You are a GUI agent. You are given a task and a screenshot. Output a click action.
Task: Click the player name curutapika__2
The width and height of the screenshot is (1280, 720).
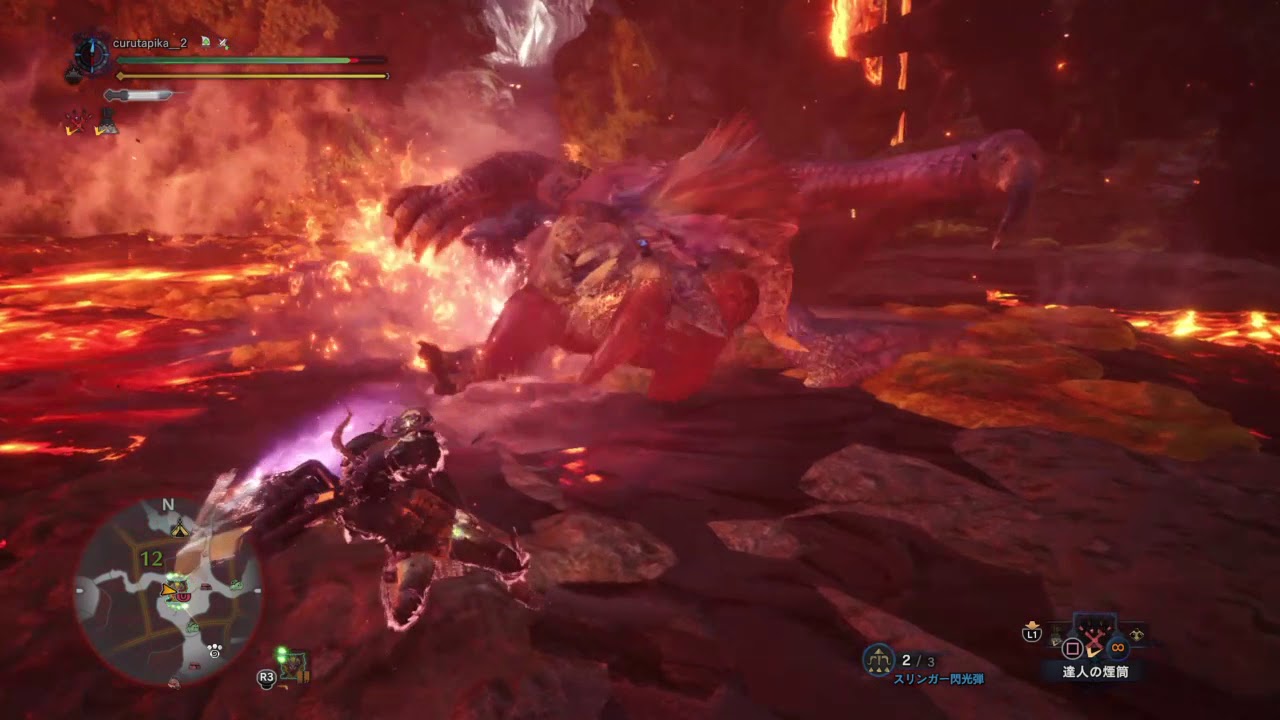tap(148, 42)
